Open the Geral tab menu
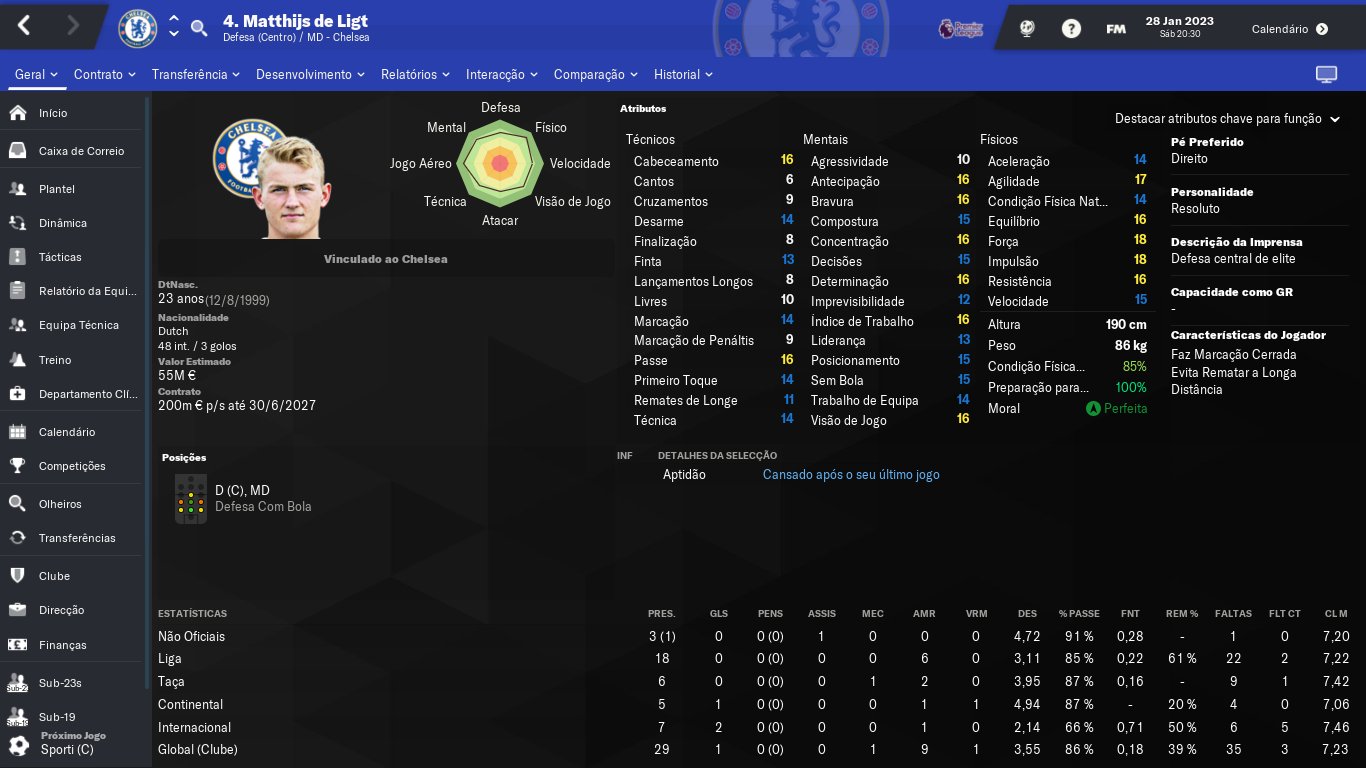The height and width of the screenshot is (768, 1366). (x=36, y=75)
